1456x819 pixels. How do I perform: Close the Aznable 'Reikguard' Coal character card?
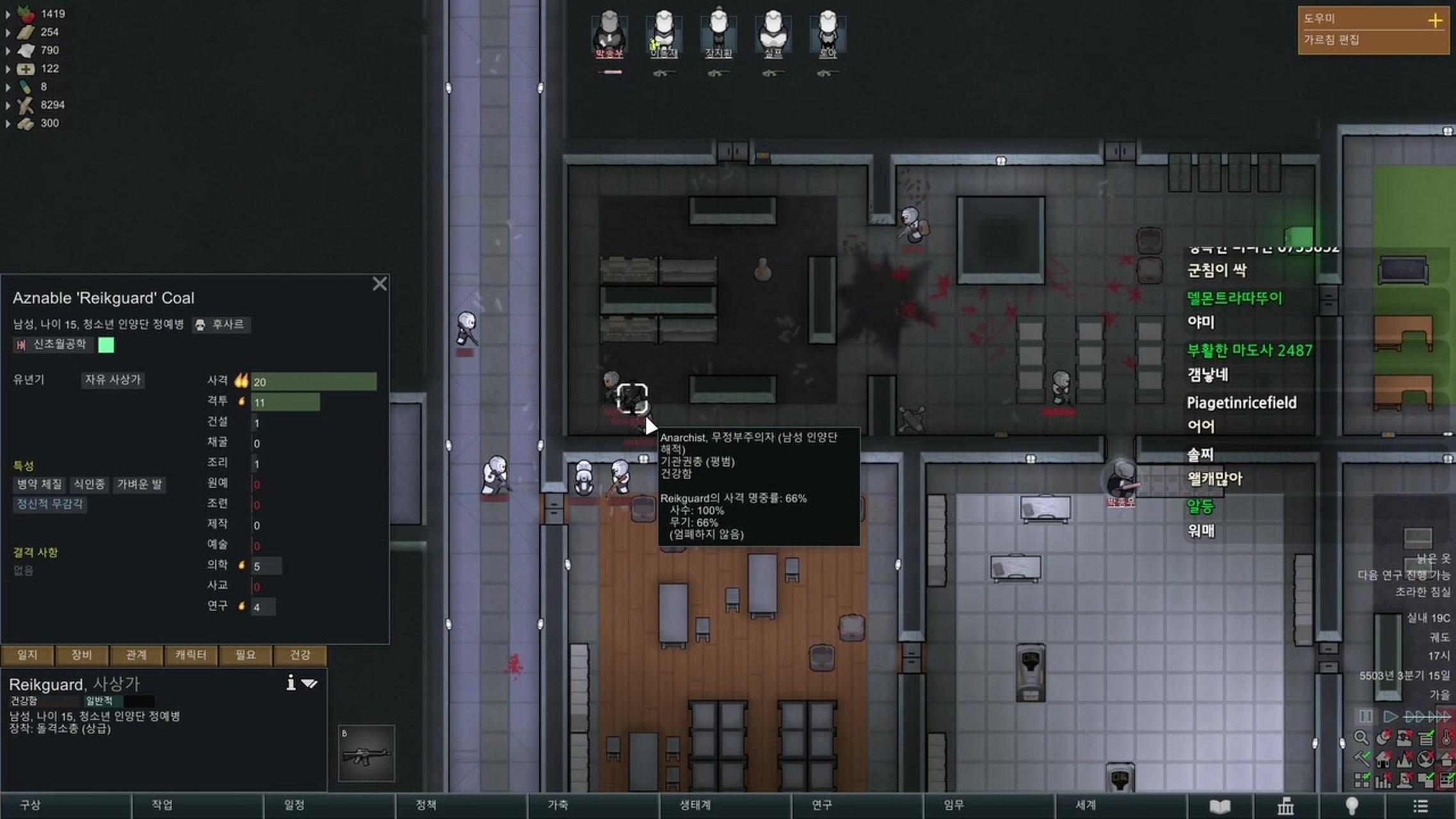point(379,283)
